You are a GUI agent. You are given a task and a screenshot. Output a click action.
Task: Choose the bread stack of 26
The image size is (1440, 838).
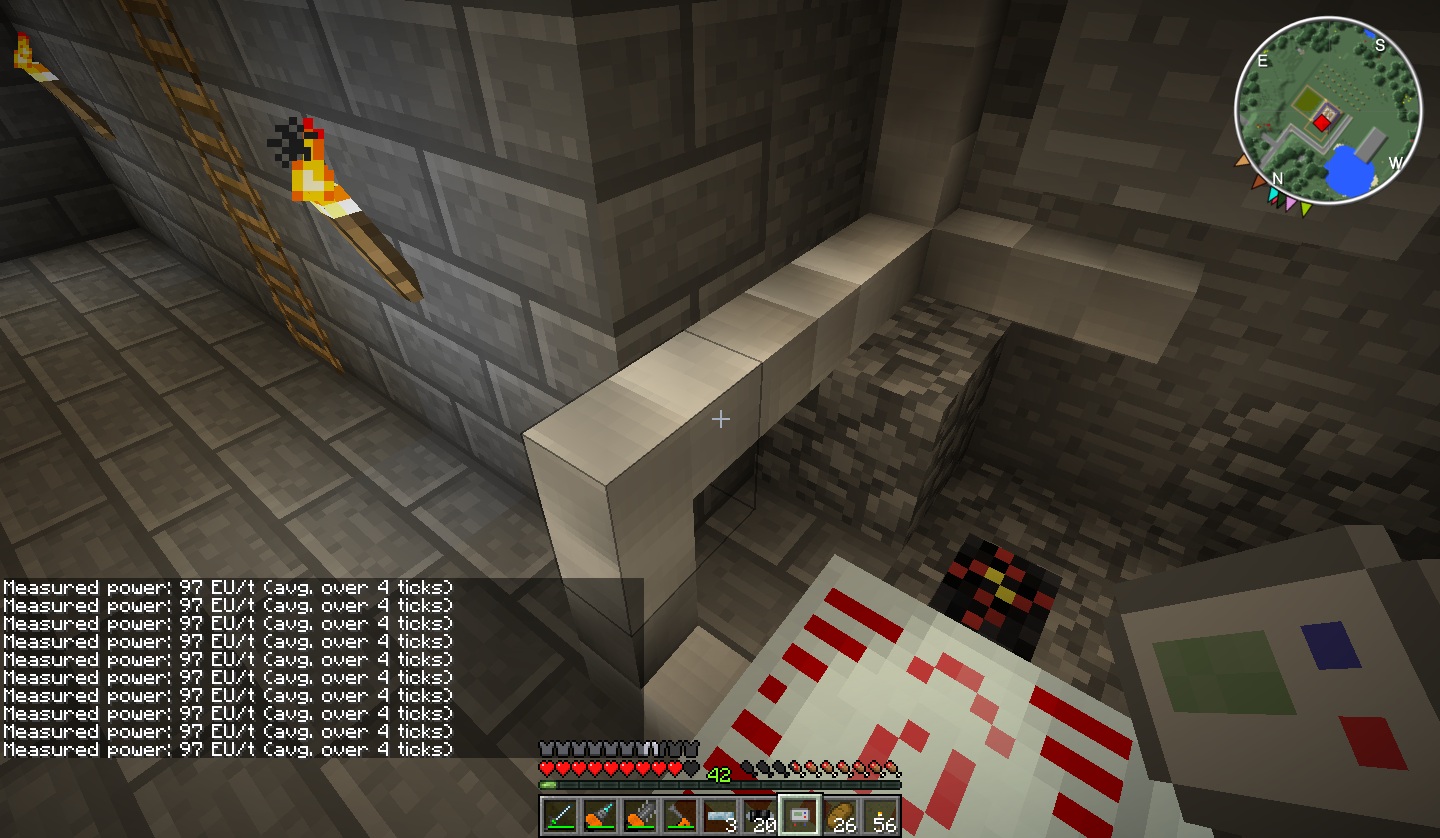coord(840,816)
